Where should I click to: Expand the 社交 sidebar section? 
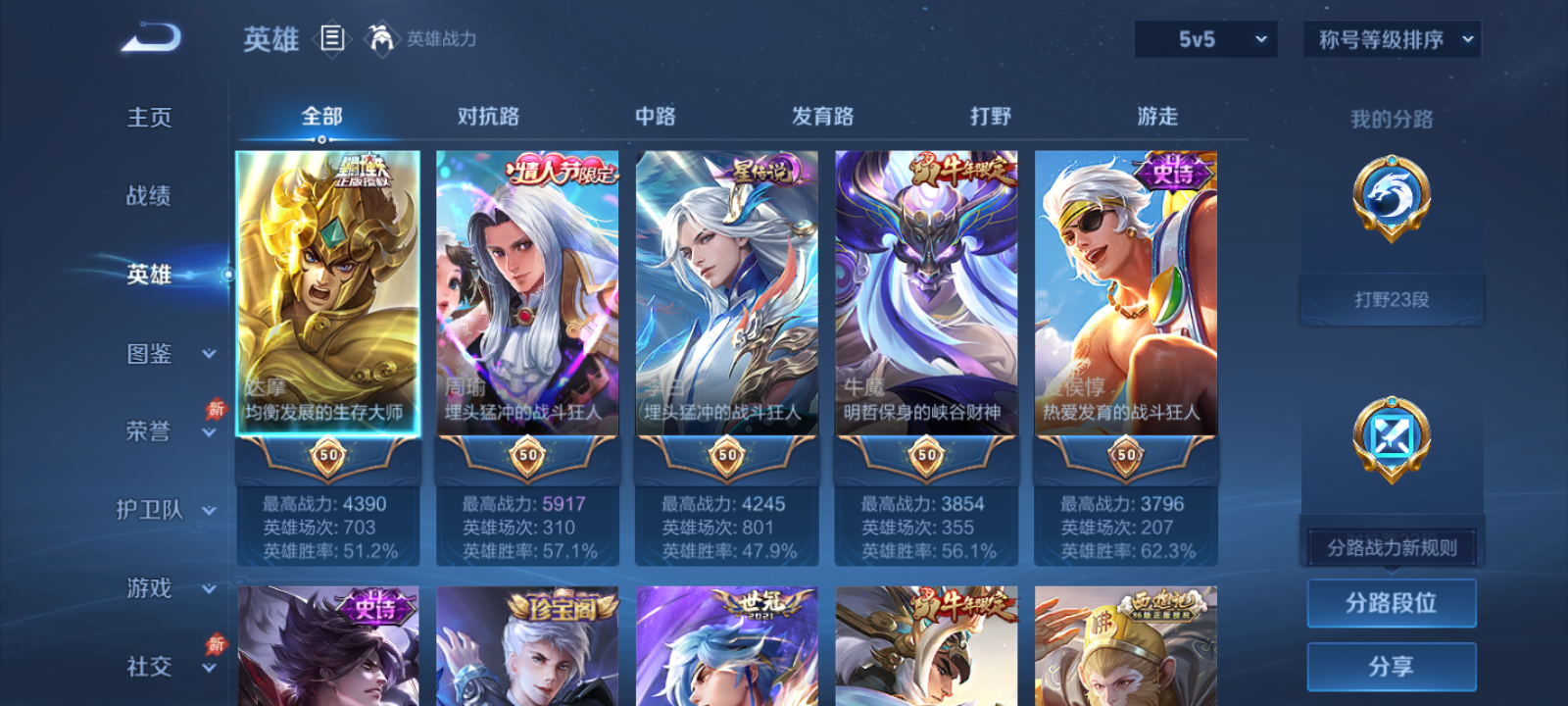(149, 667)
